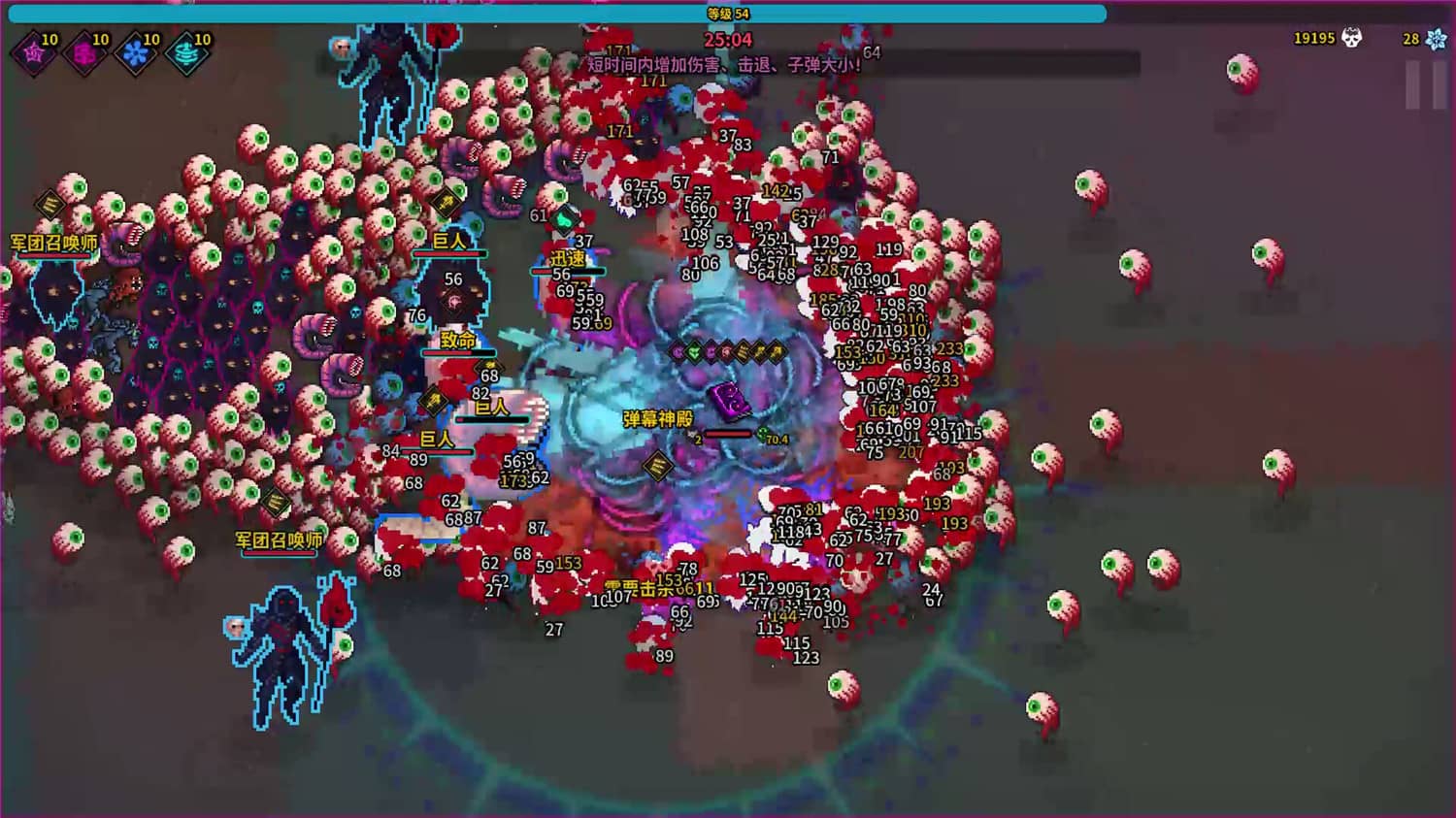Select the magenta cluster ability icon
The width and height of the screenshot is (1456, 818).
tap(84, 53)
